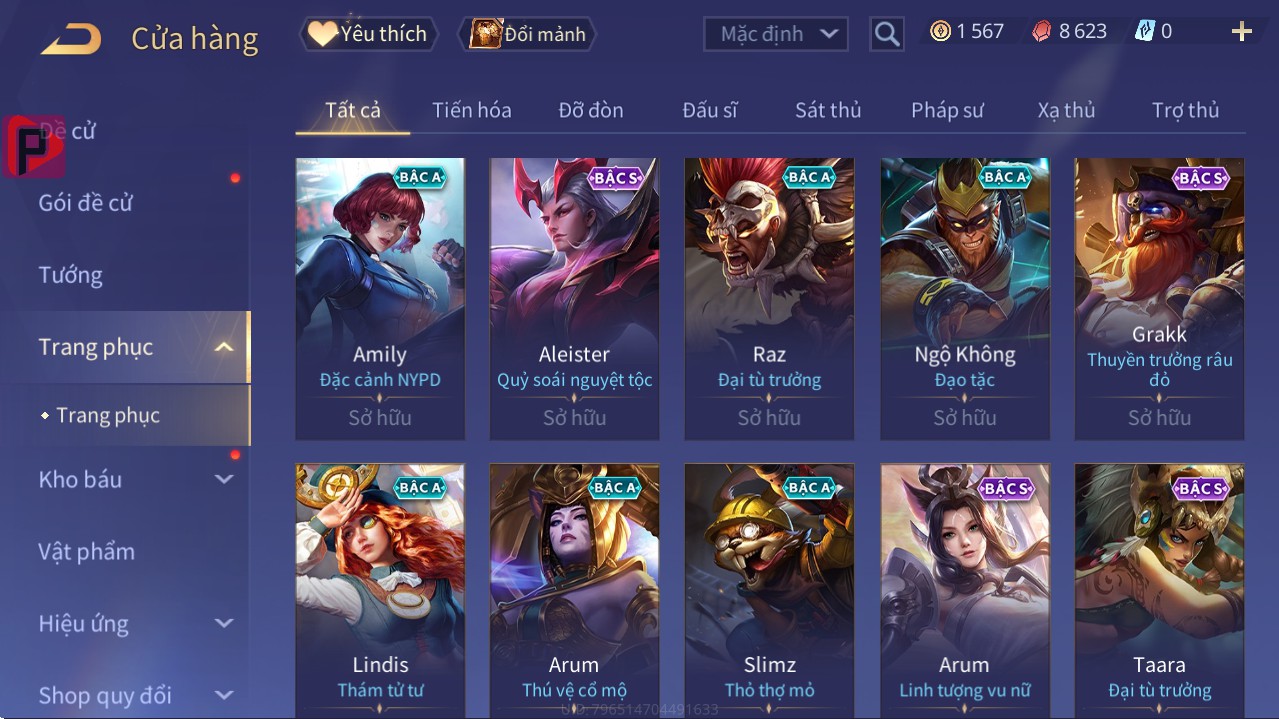Click the magnifying glass search button
The image size is (1279, 719).
(x=886, y=34)
